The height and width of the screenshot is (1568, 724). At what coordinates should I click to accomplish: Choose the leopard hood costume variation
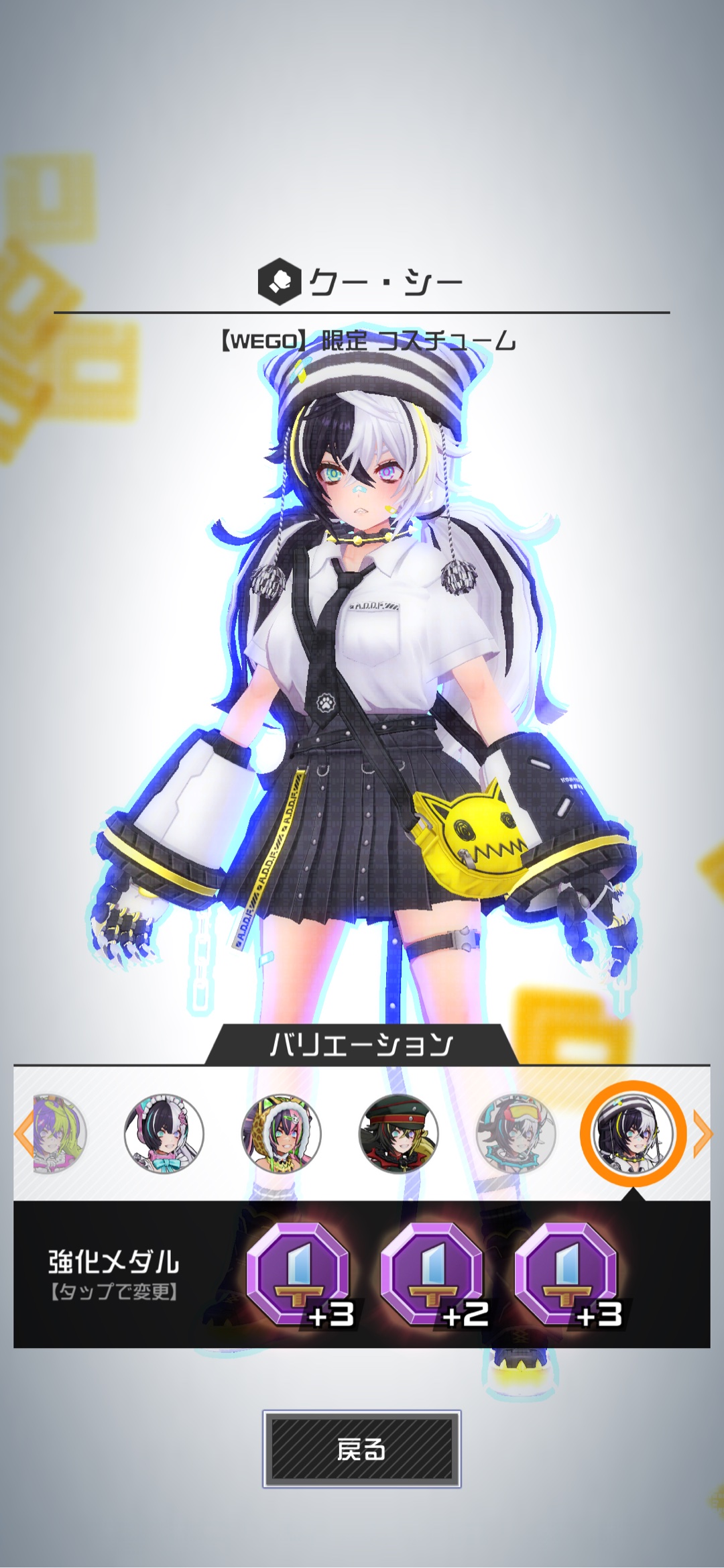pos(281,1133)
